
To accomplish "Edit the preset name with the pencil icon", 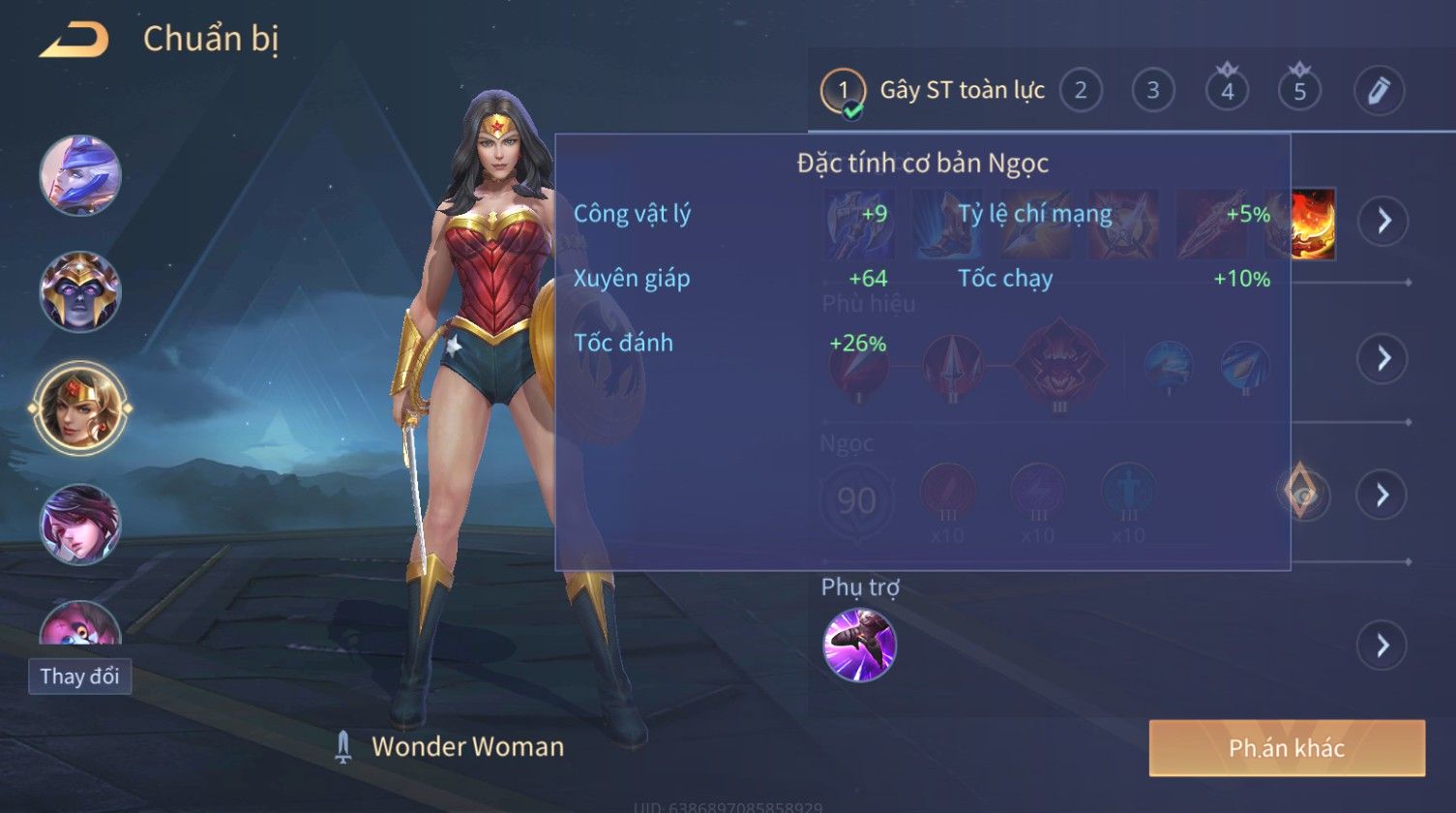I will point(1379,91).
